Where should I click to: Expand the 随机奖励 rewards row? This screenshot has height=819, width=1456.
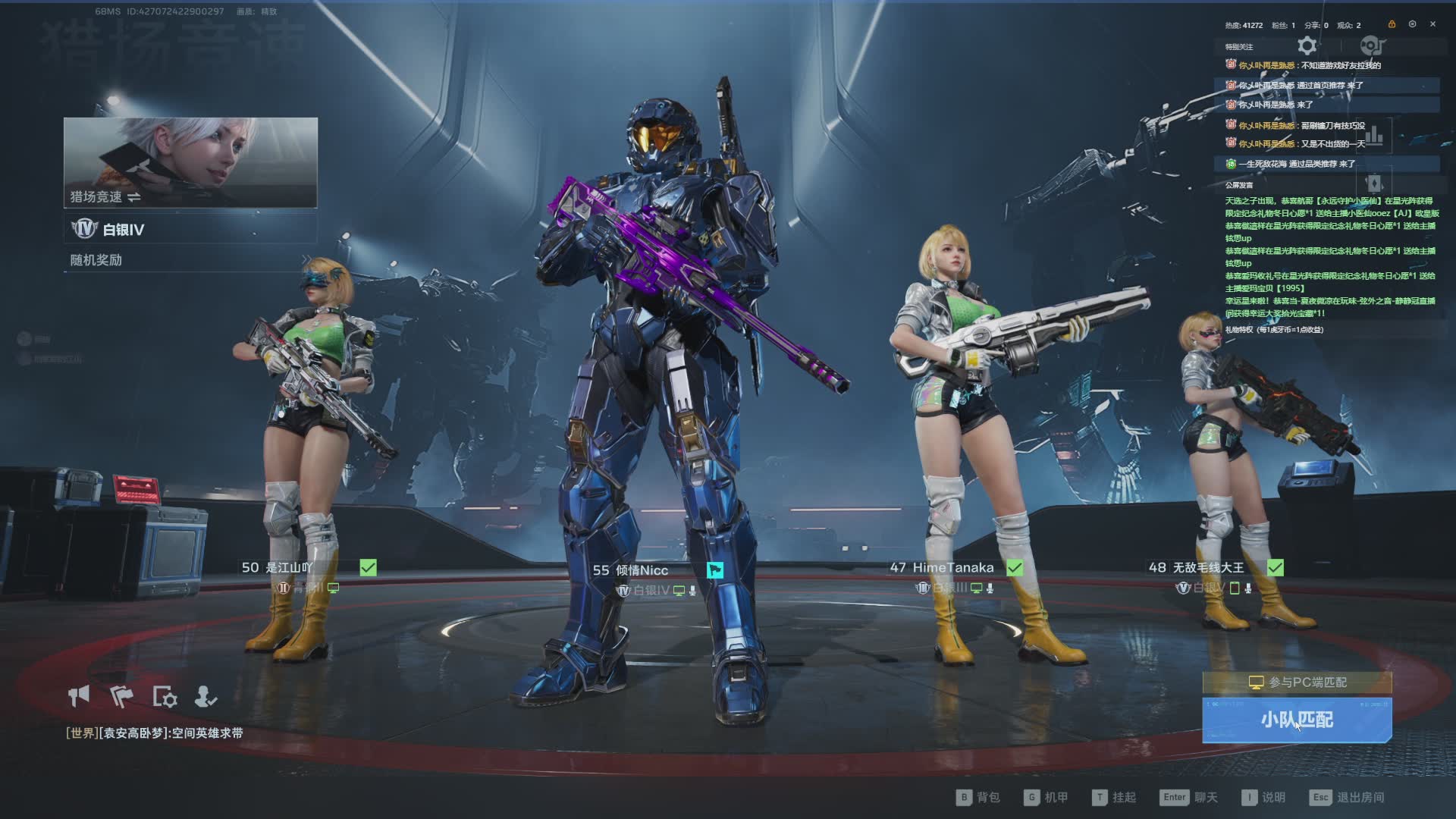190,260
